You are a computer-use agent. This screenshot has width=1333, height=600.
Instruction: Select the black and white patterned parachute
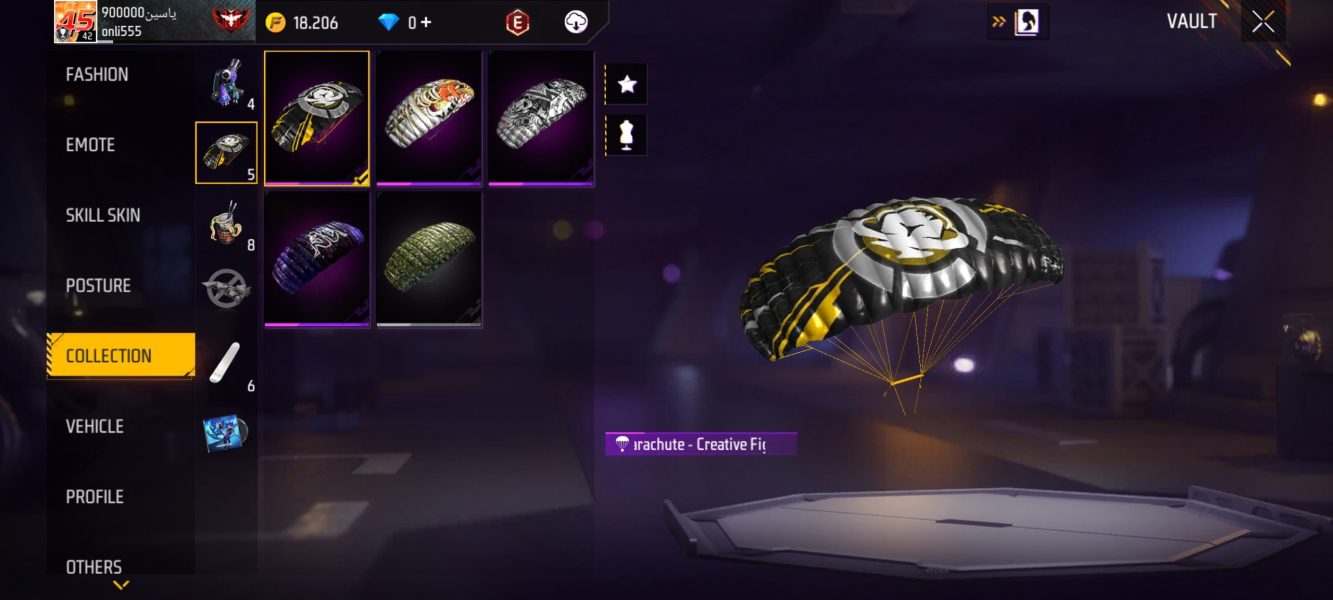click(541, 117)
